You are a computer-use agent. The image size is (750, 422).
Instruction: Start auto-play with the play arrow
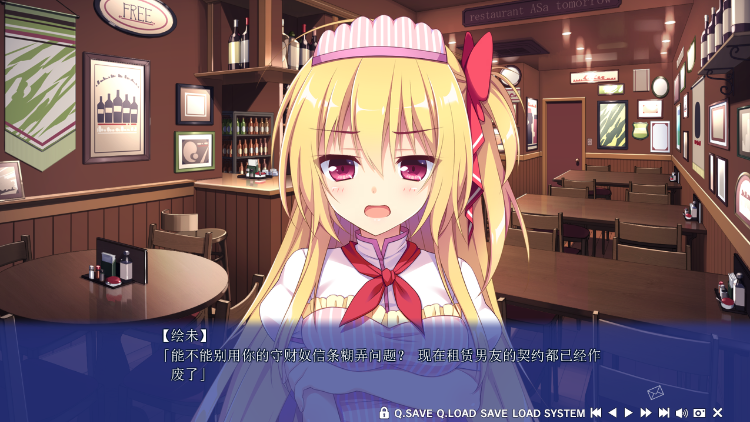pyautogui.click(x=629, y=413)
